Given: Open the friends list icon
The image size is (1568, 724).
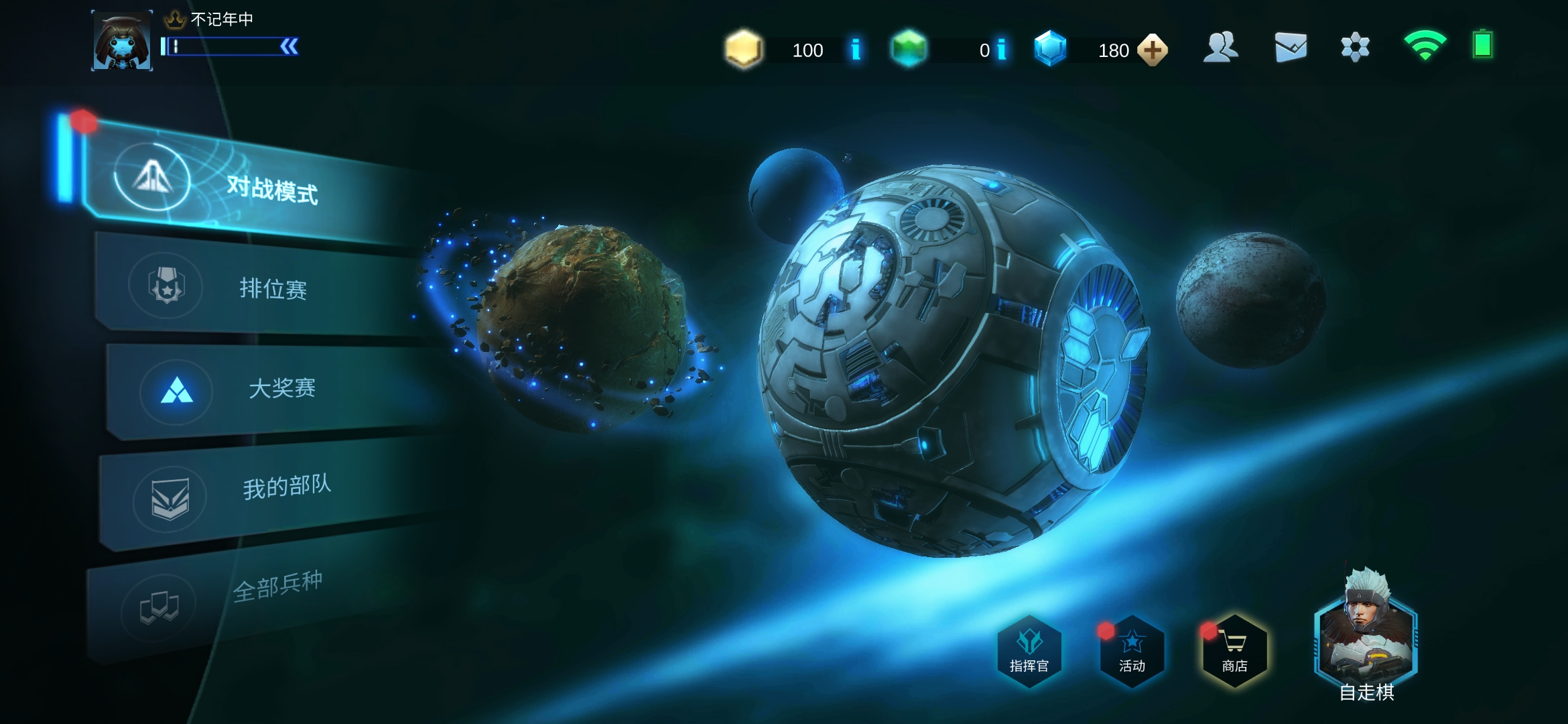Looking at the screenshot, I should 1220,48.
